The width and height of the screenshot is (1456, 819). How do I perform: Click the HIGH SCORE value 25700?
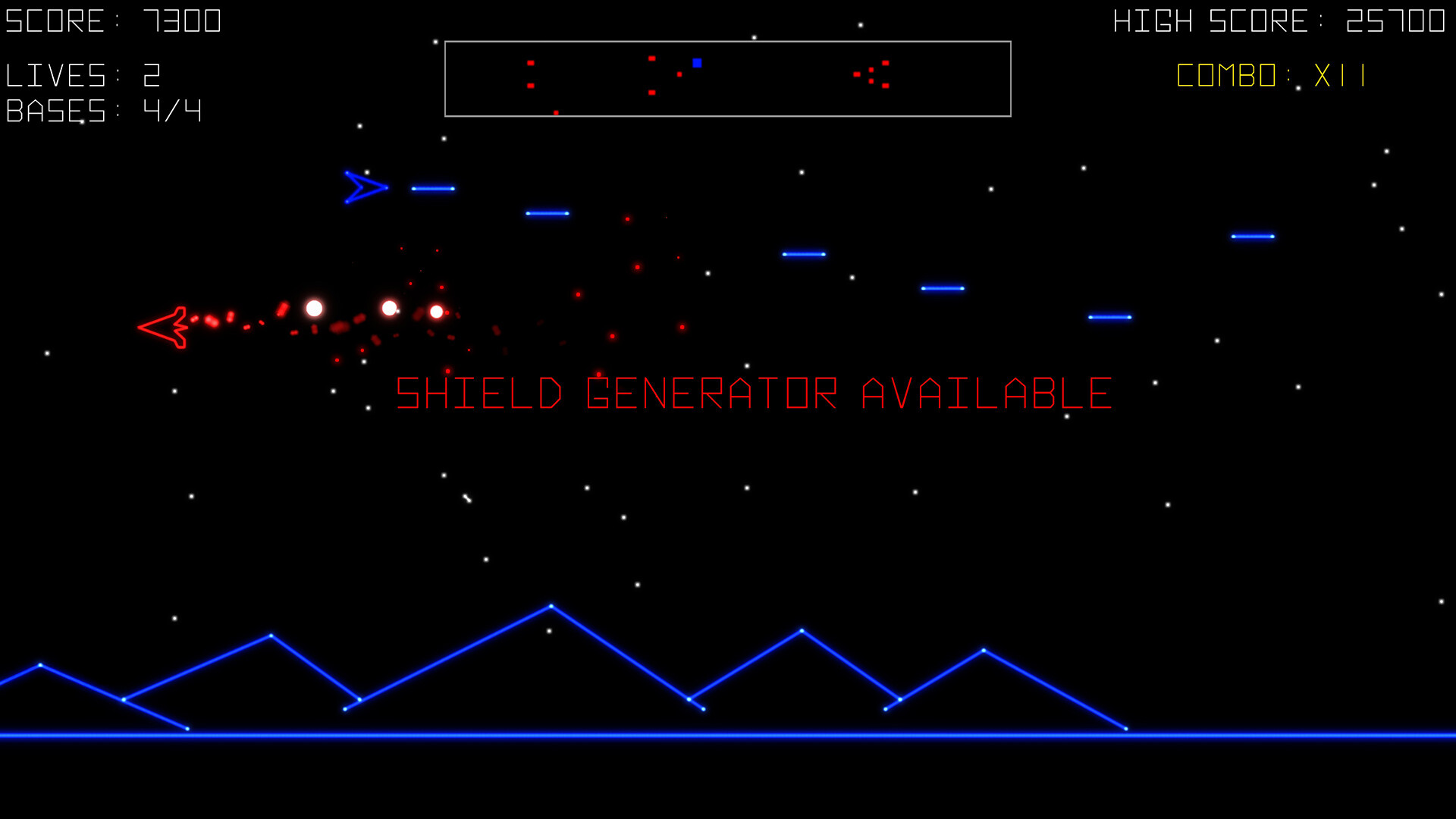[1395, 20]
